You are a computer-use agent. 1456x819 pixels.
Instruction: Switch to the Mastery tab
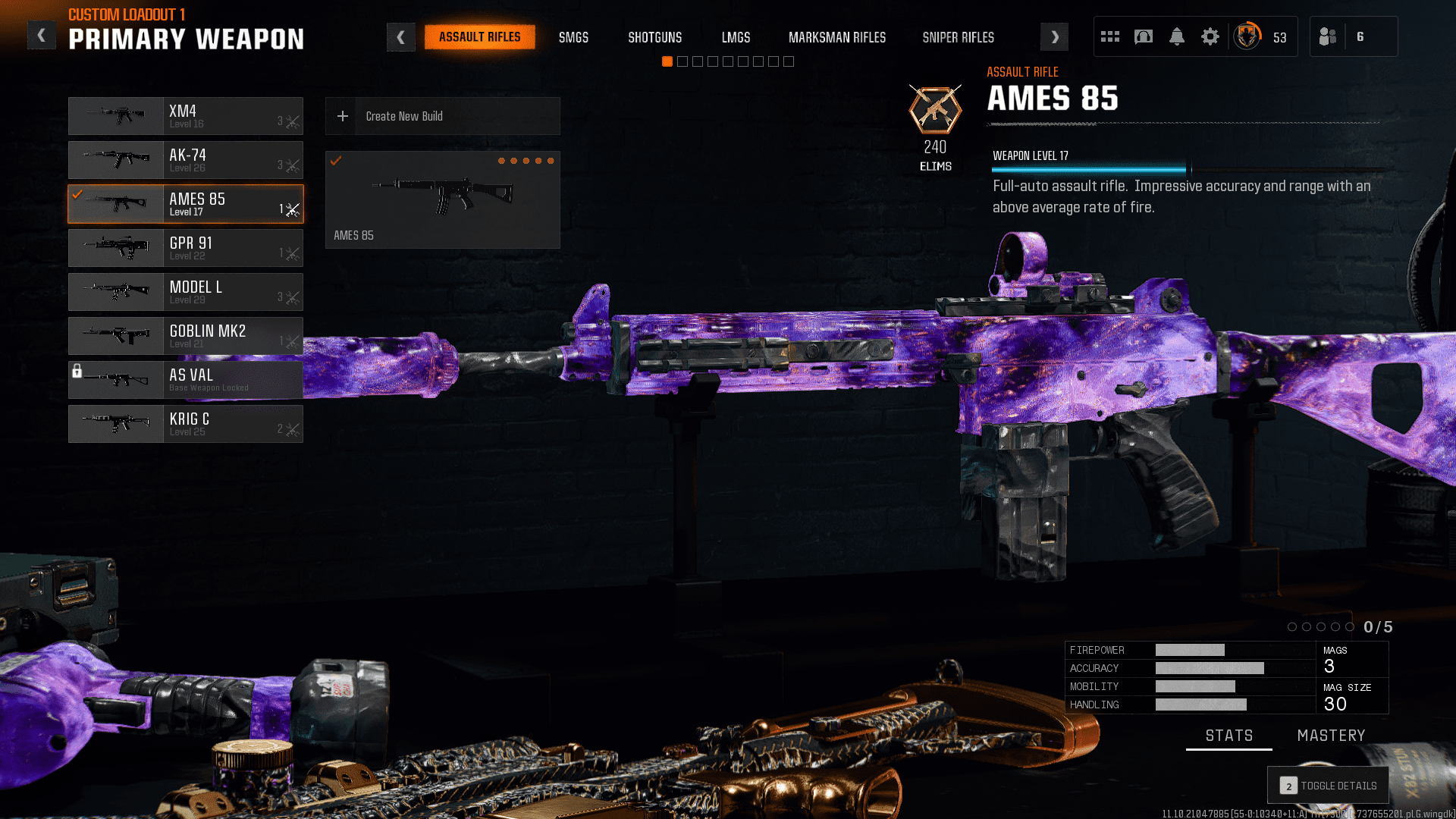click(1331, 736)
